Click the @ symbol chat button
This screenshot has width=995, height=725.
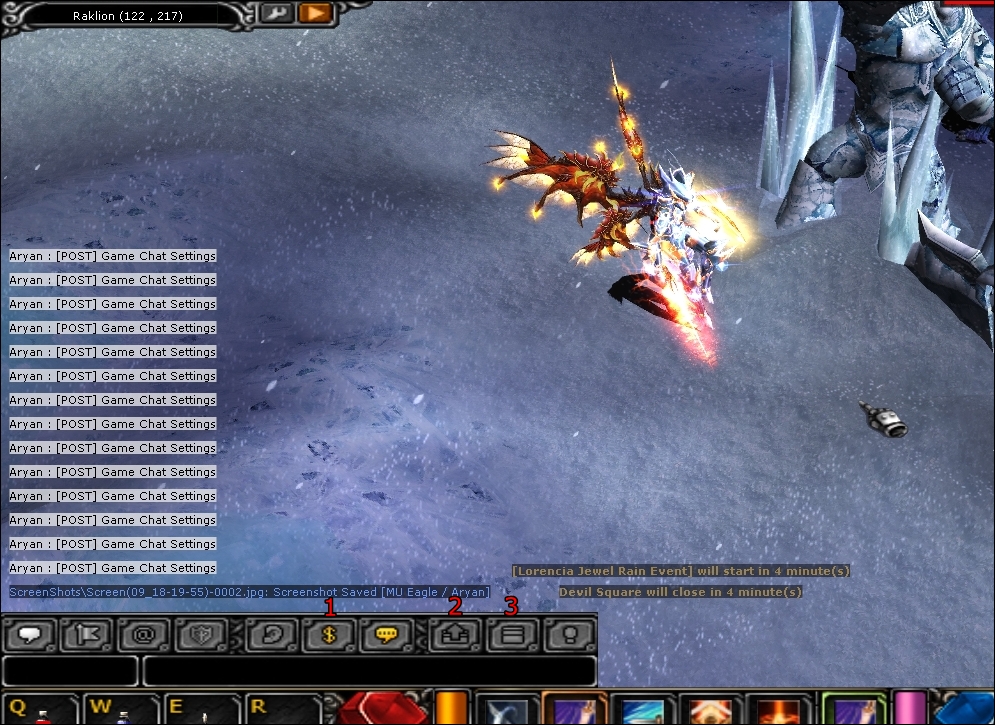tap(143, 635)
